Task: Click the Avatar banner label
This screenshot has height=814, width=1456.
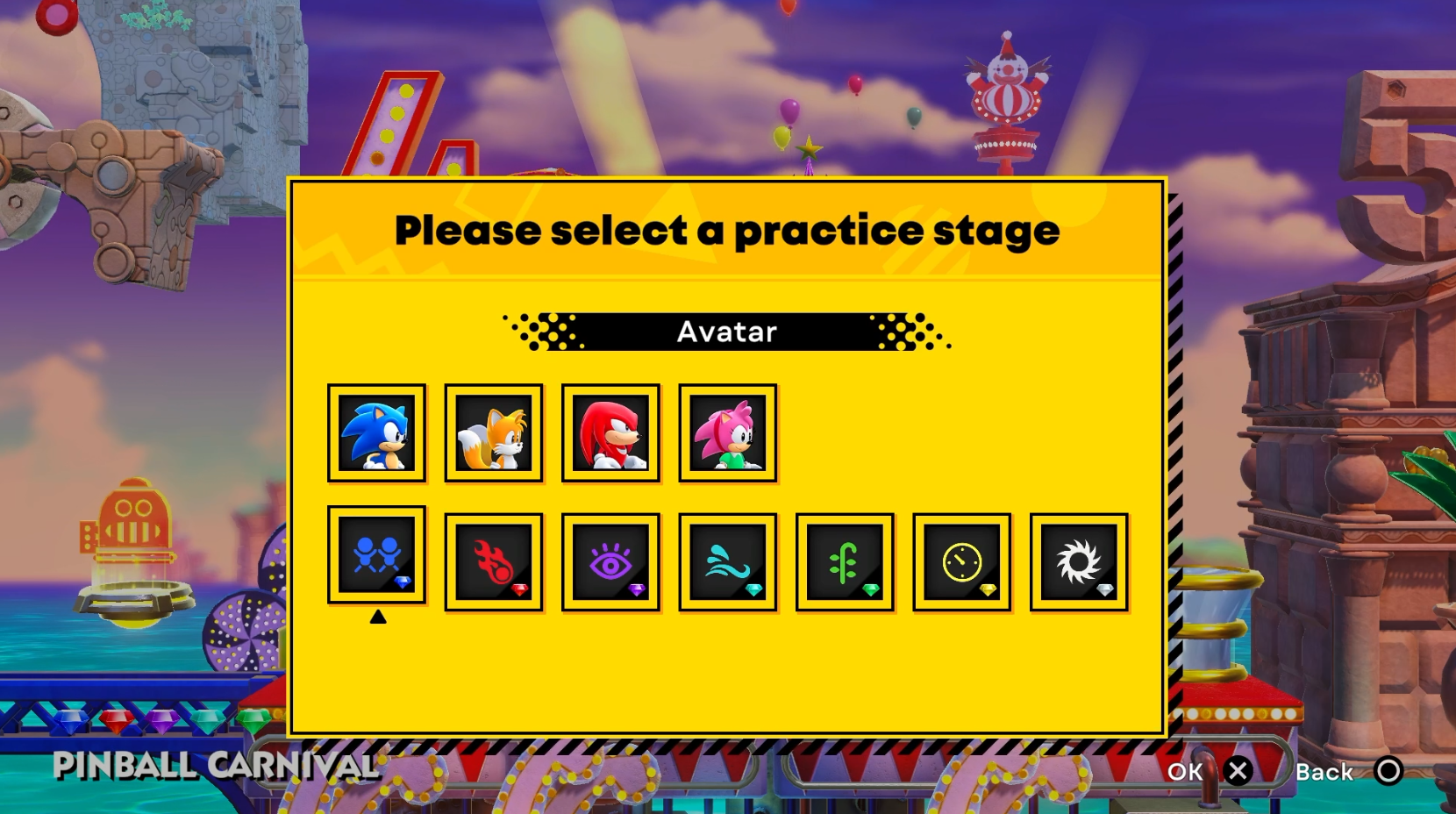Action: click(x=726, y=331)
